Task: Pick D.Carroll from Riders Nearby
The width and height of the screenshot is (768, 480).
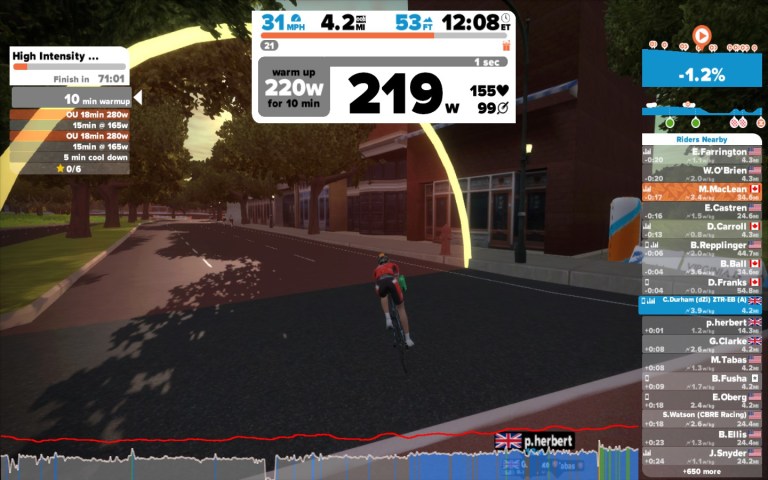Action: click(x=703, y=228)
